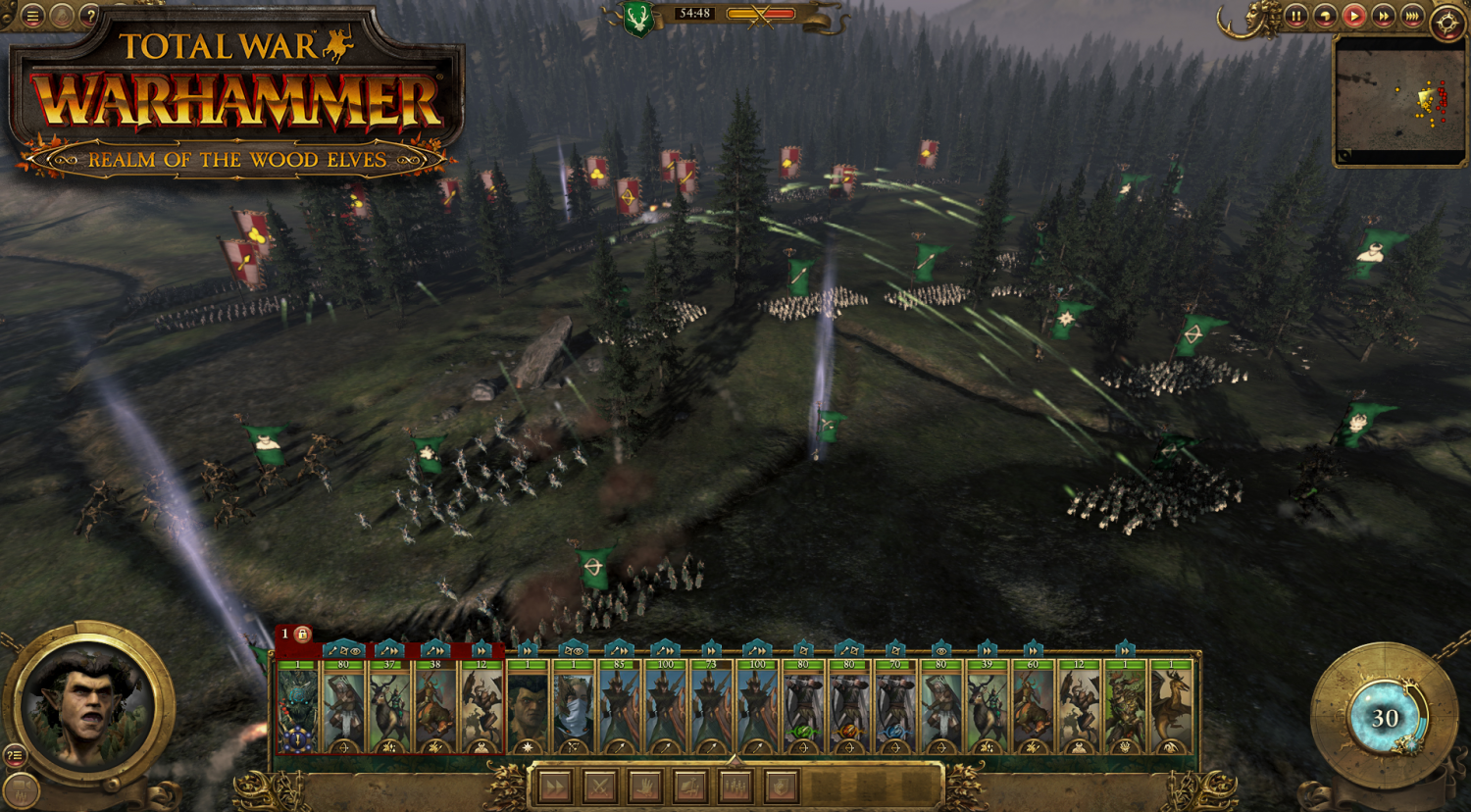The image size is (1471, 812).
Task: Resume the battle with the play button
Action: pyautogui.click(x=1353, y=16)
